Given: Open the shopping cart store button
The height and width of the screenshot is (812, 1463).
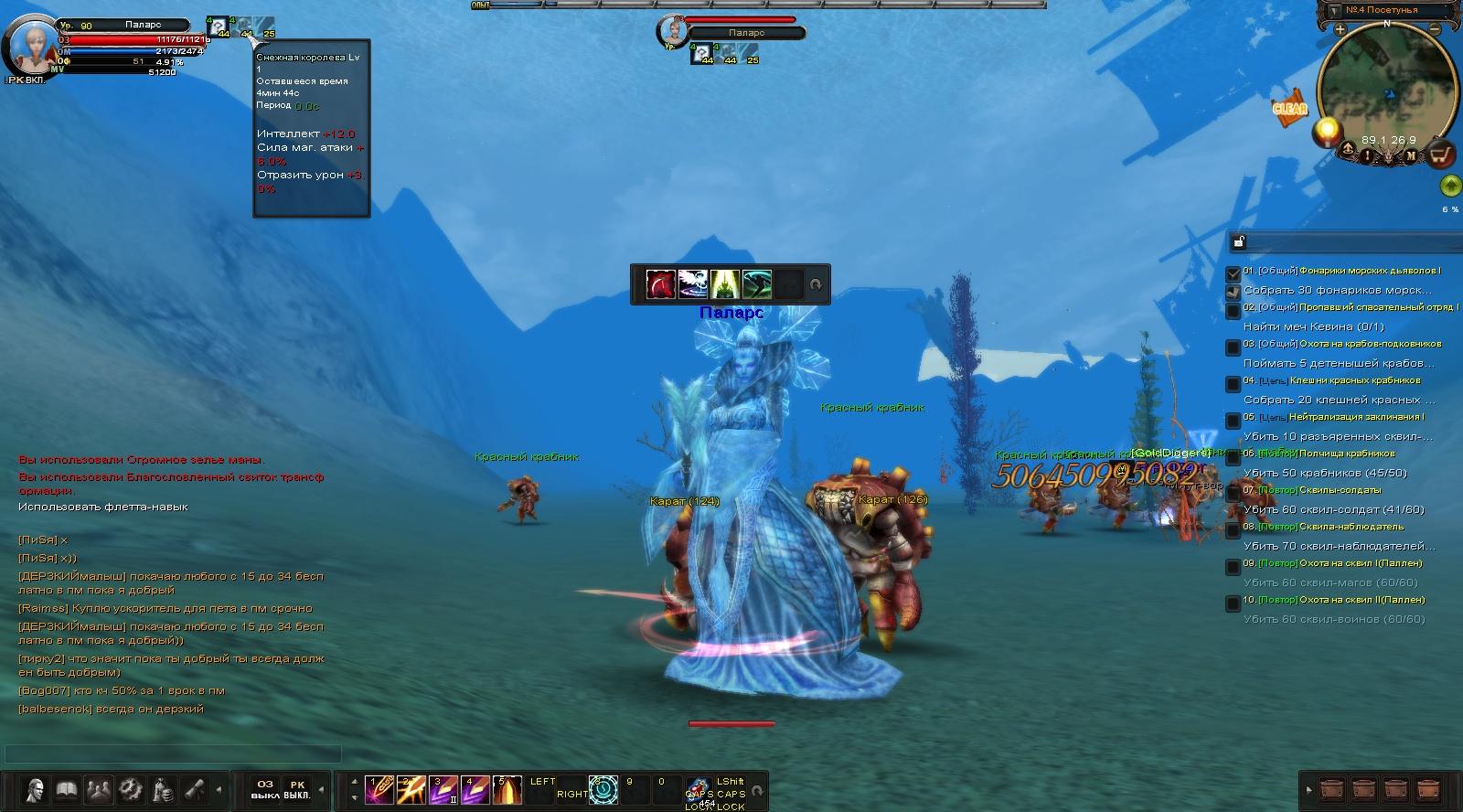Looking at the screenshot, I should 1442,155.
